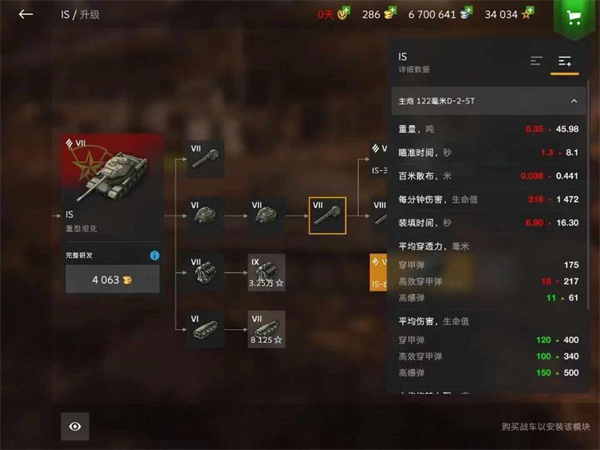Go back using the top-left arrow
Screen dimensions: 600x450
click(26, 15)
